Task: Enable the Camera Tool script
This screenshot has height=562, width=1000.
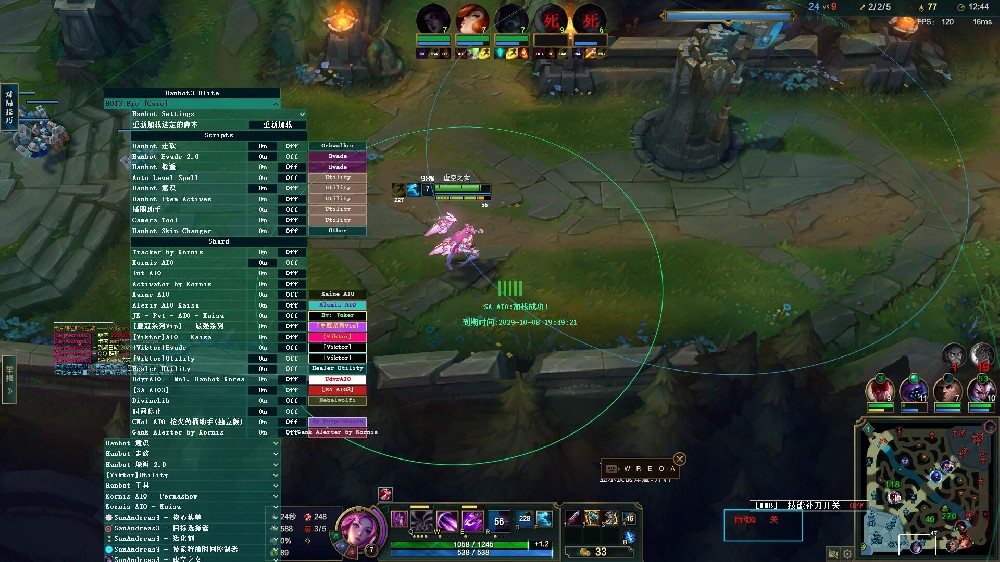Action: point(263,220)
